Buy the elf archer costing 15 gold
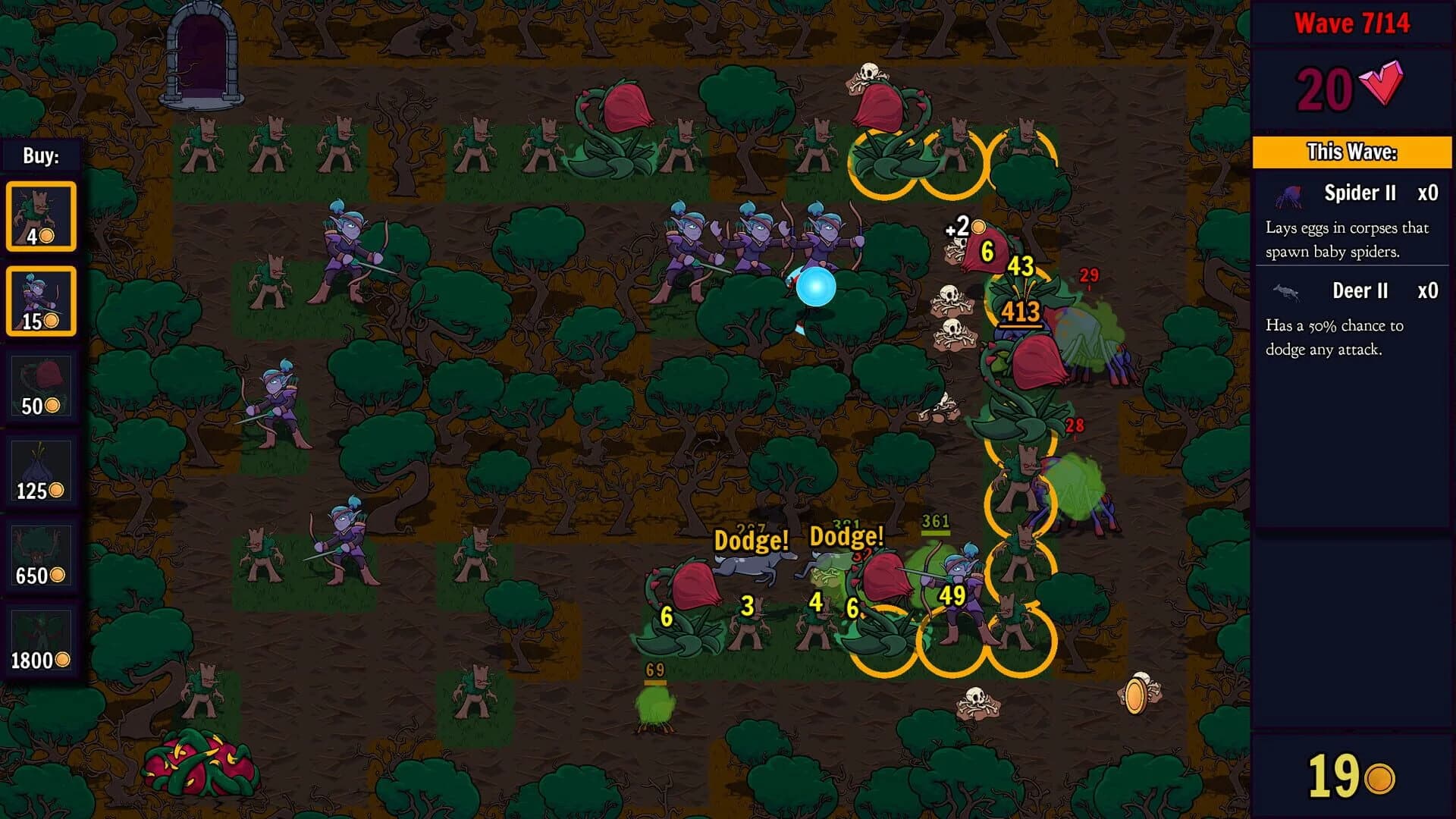1456x819 pixels. (42, 300)
